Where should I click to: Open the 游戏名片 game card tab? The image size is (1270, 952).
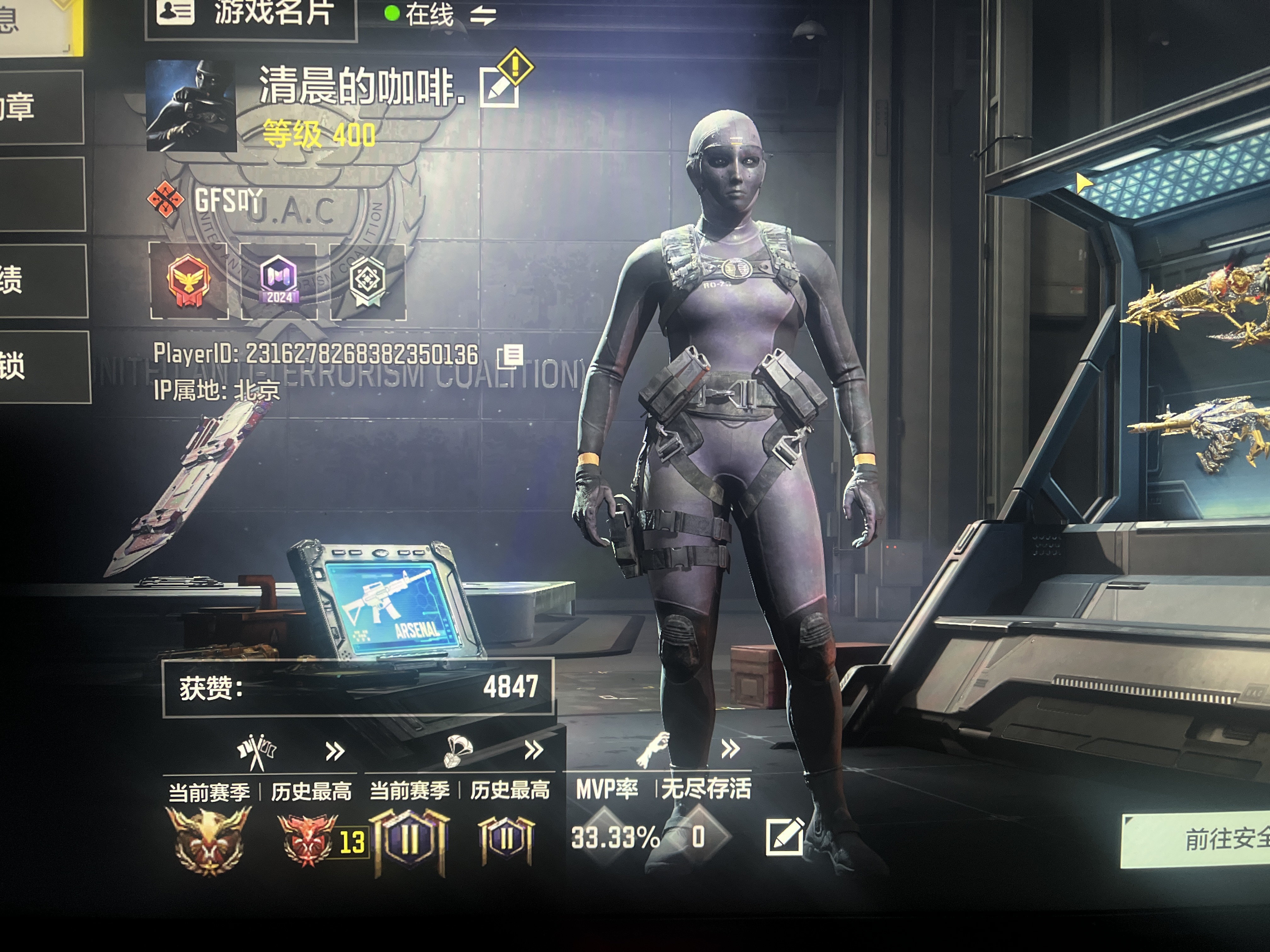click(x=251, y=14)
